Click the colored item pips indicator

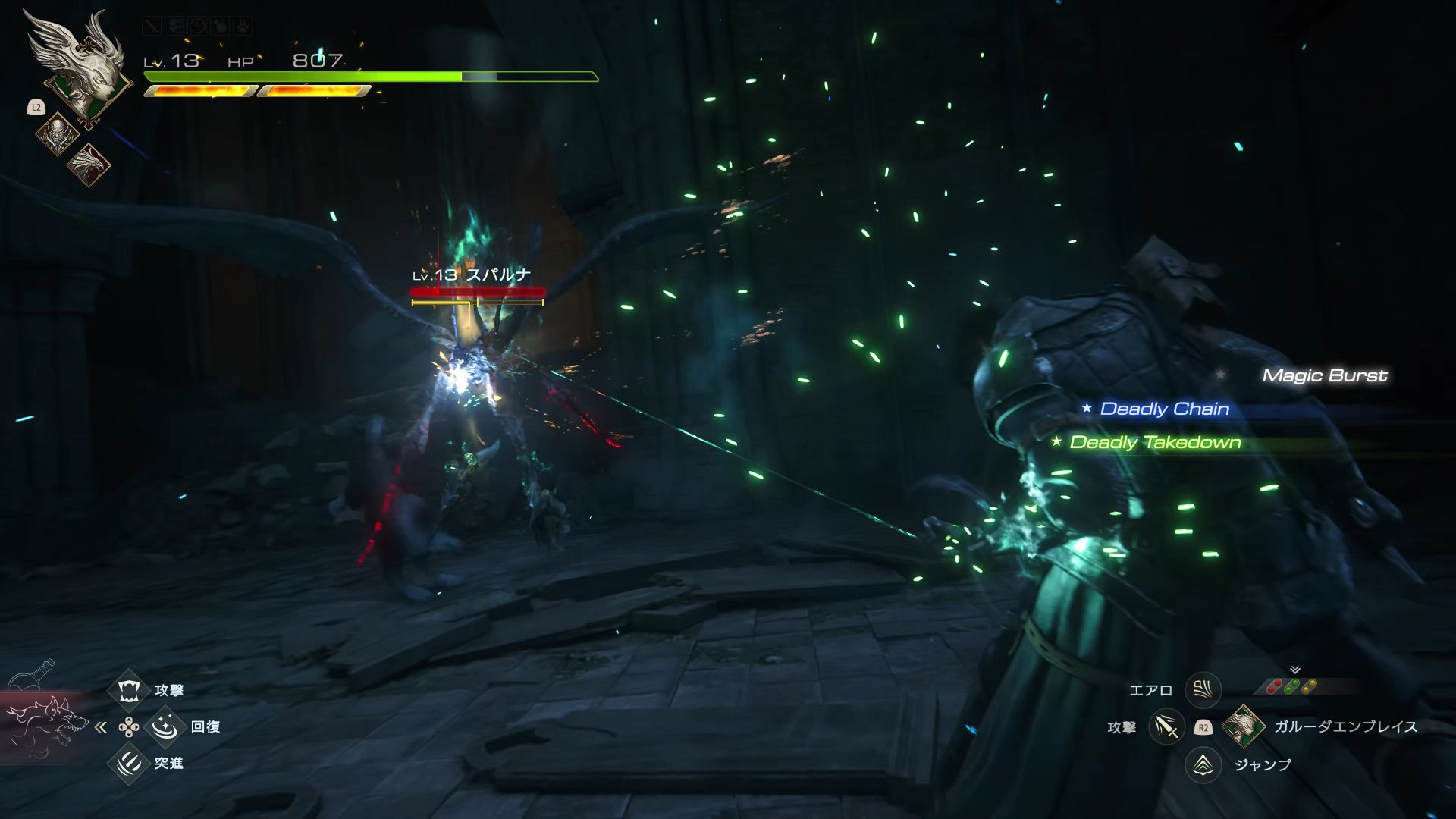point(1292,686)
